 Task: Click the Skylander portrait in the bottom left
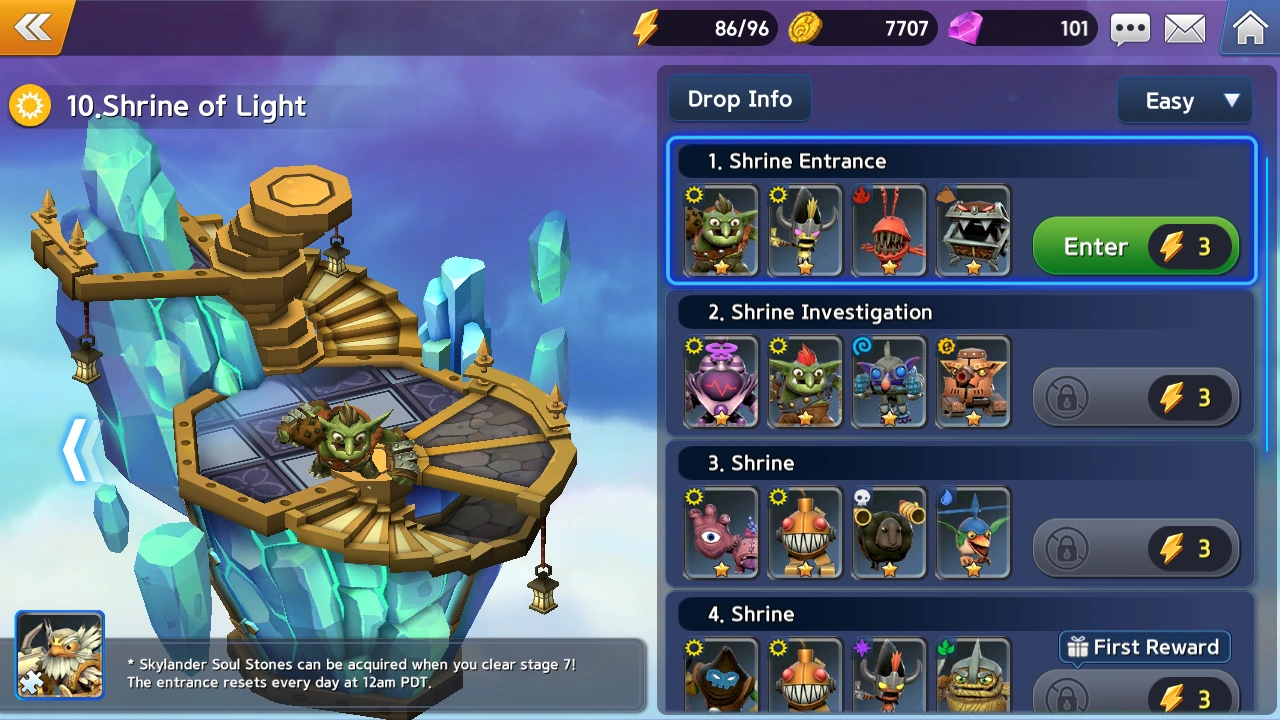[x=59, y=655]
